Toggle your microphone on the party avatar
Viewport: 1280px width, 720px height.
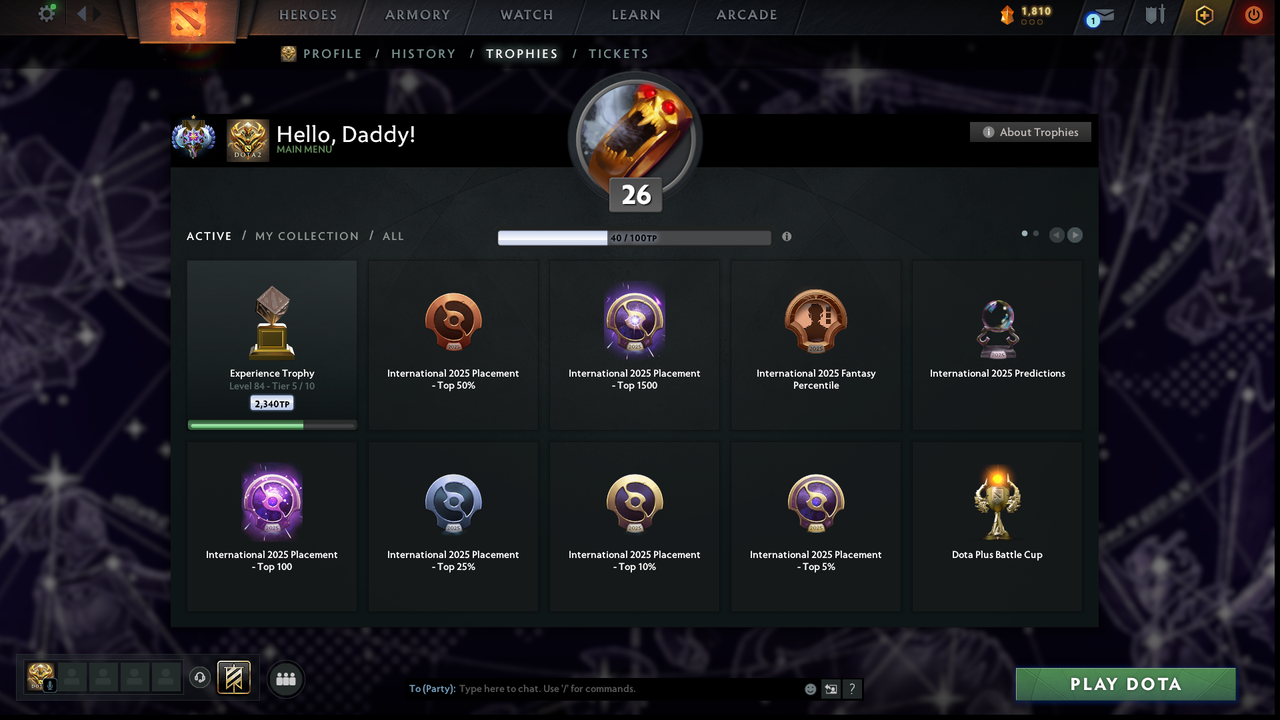[49, 686]
